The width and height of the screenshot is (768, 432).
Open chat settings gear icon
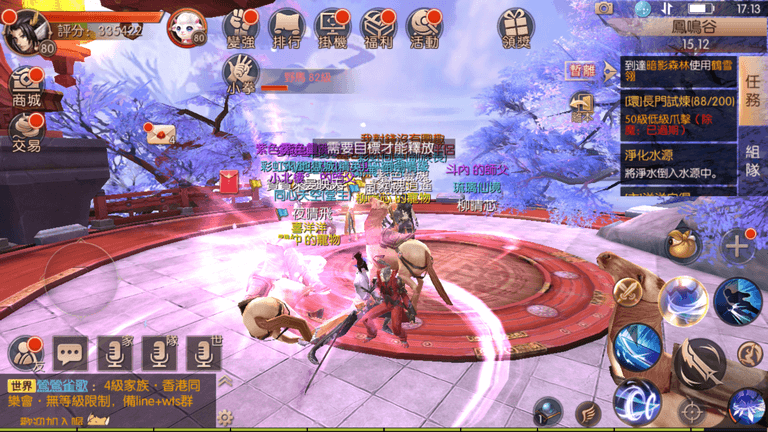(x=226, y=416)
